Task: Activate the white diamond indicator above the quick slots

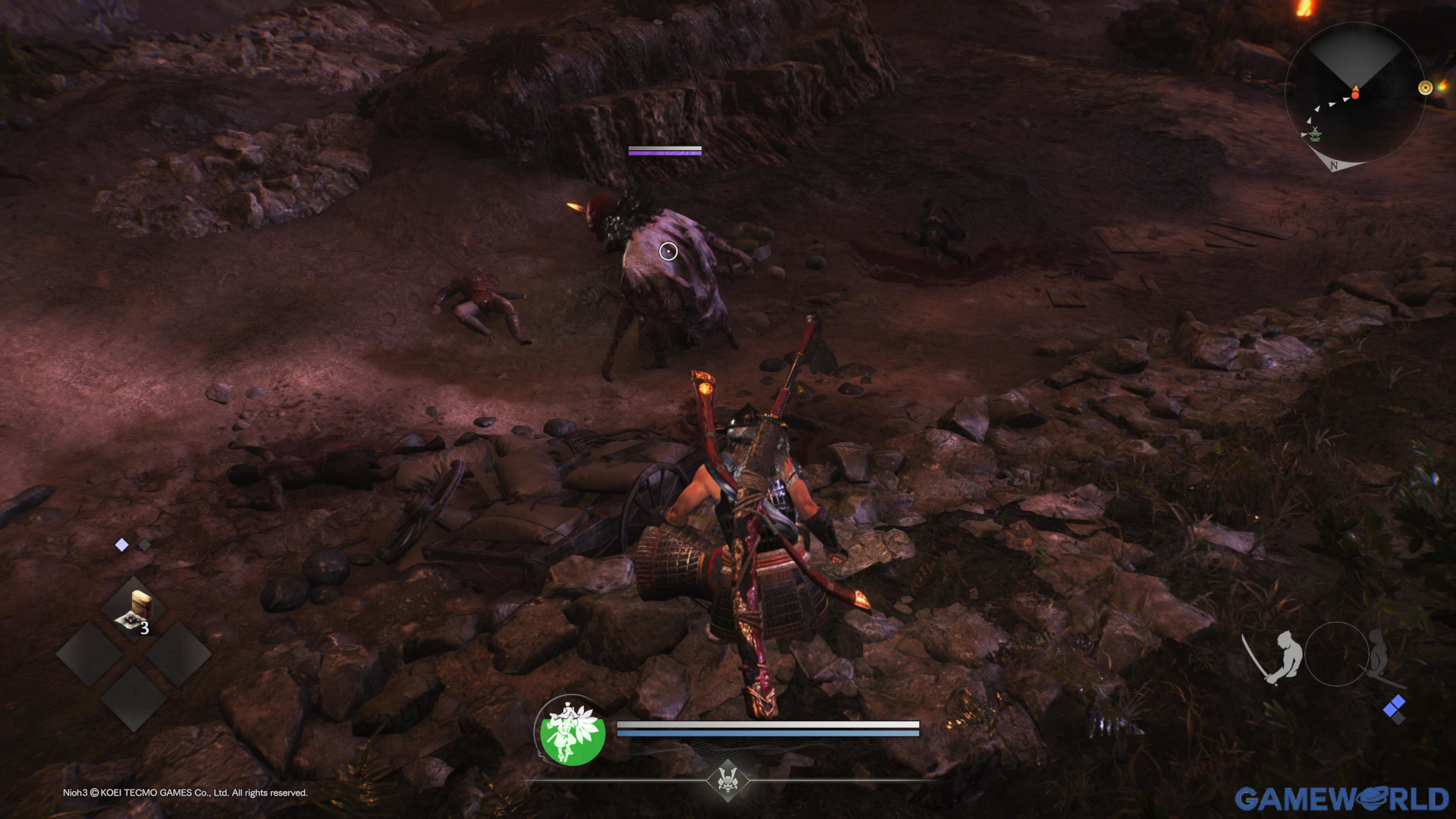Action: (122, 543)
